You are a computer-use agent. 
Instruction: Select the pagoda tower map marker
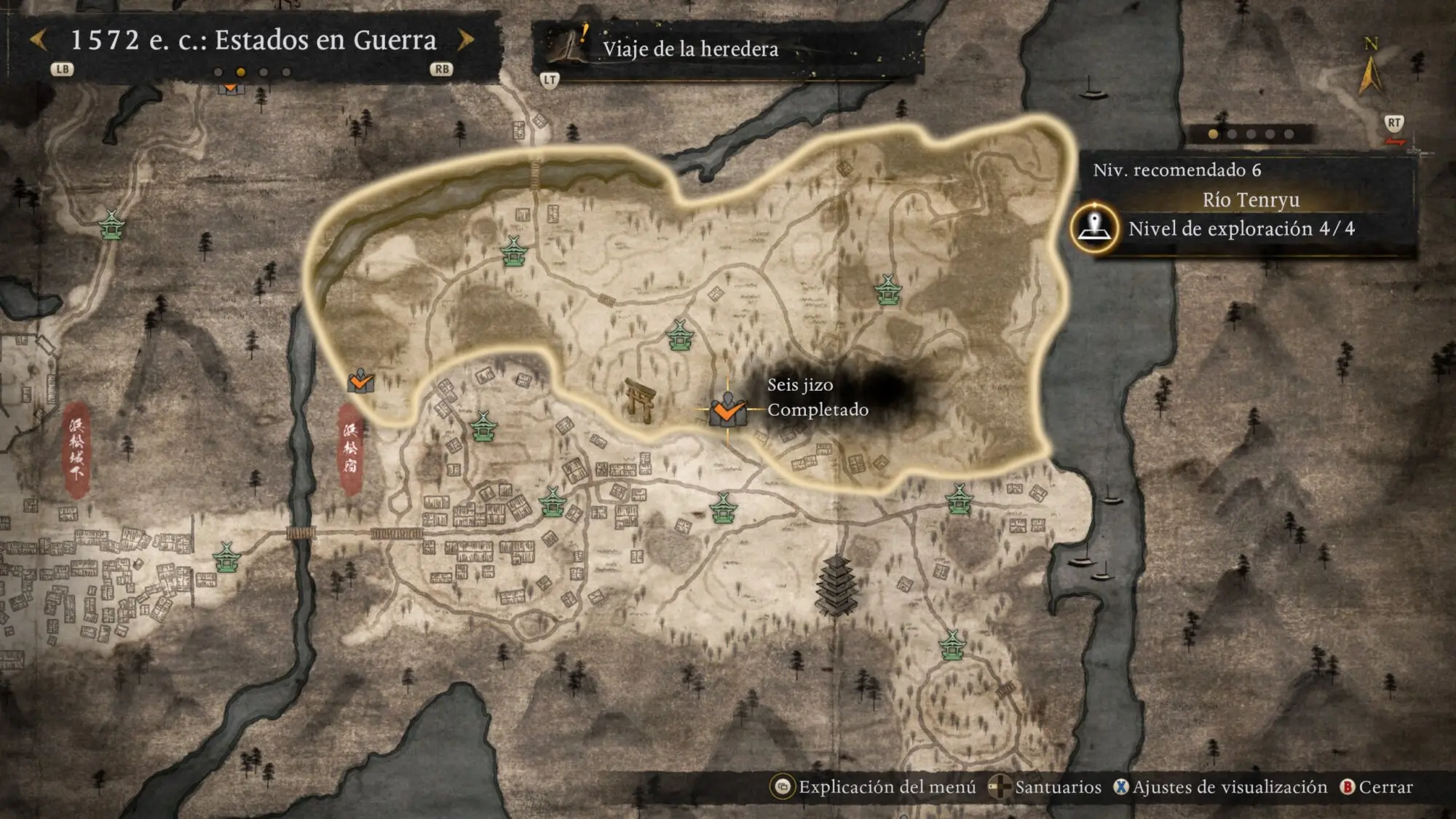point(836,585)
